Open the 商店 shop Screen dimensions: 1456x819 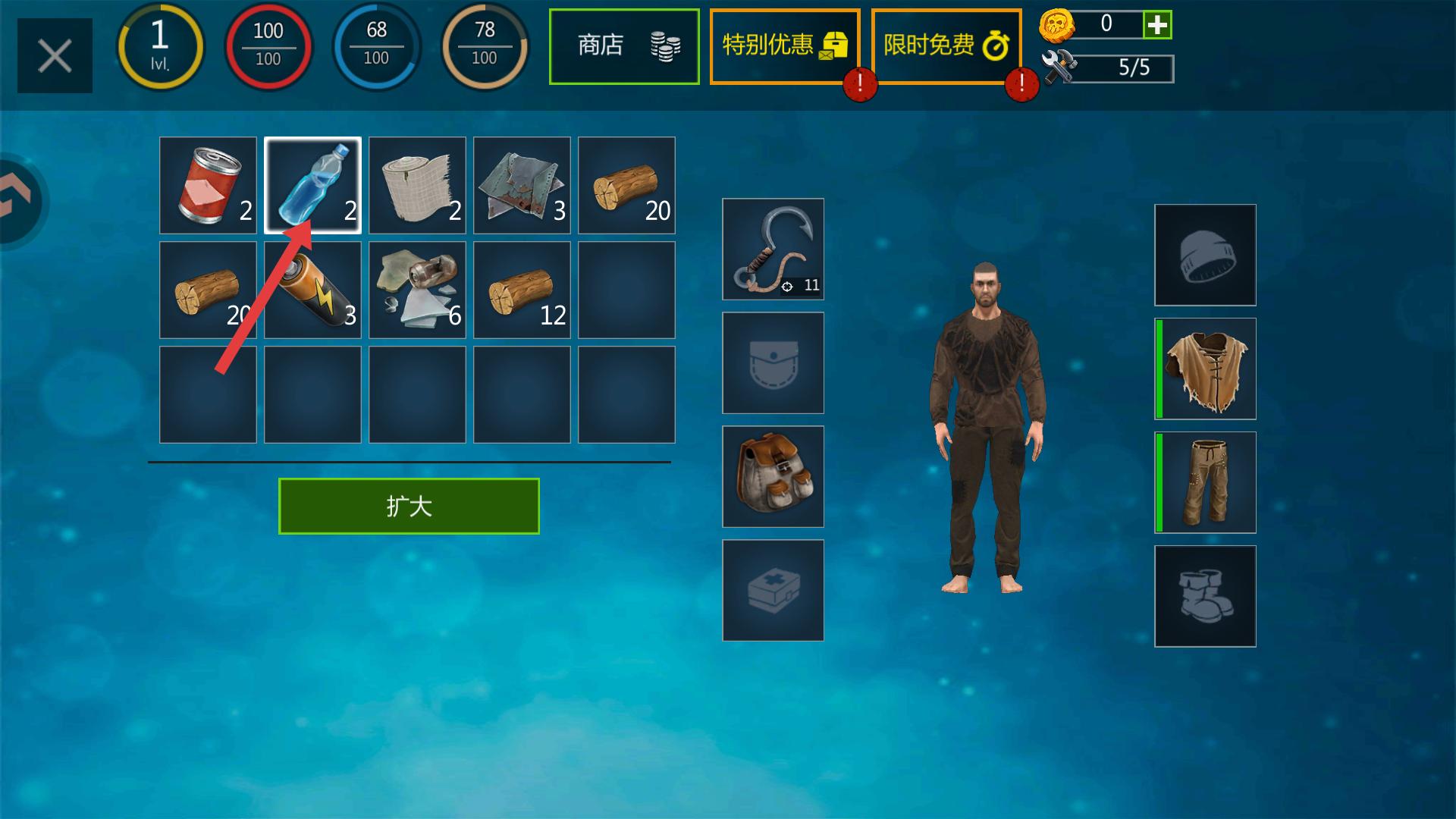[624, 46]
